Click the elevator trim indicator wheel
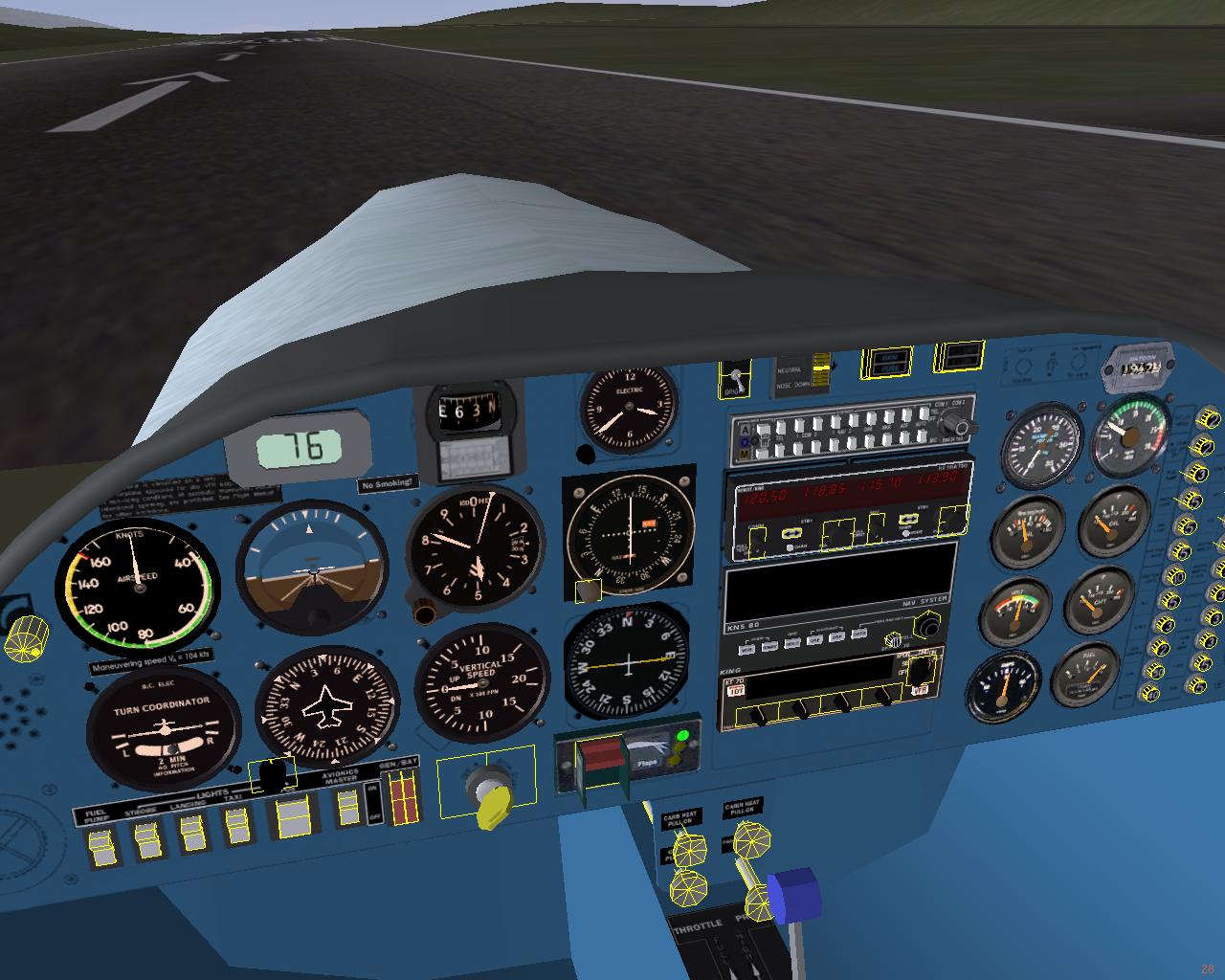The height and width of the screenshot is (980, 1225). click(820, 375)
